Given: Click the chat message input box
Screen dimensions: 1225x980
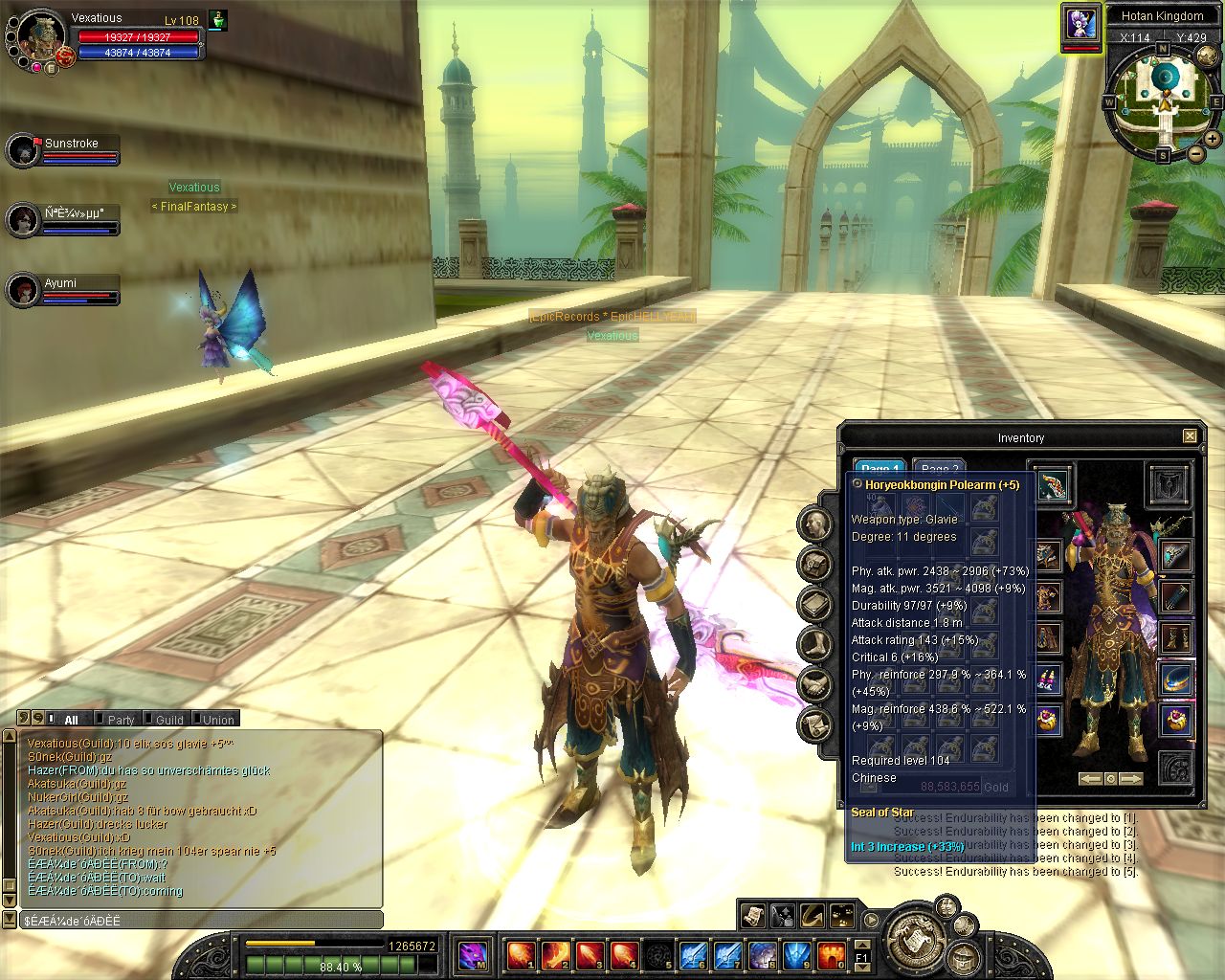Looking at the screenshot, I should (201, 921).
